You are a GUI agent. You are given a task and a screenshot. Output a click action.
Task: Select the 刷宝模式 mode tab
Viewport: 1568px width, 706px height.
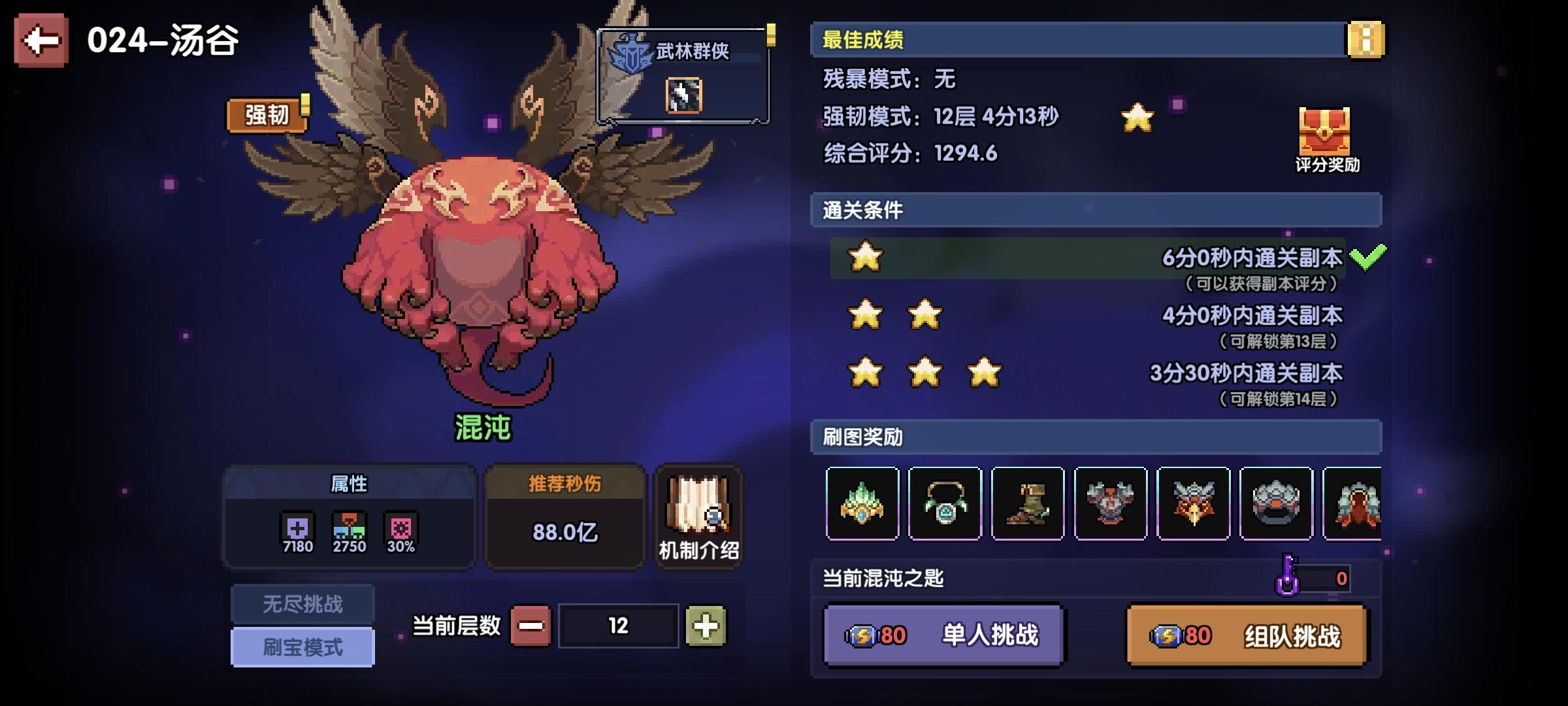[302, 647]
